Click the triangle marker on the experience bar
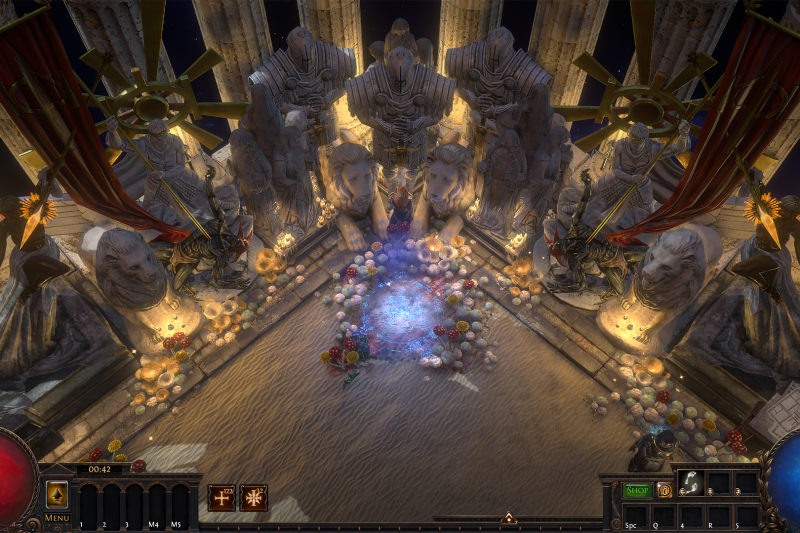Screen dimensions: 800x533 tap(508, 518)
